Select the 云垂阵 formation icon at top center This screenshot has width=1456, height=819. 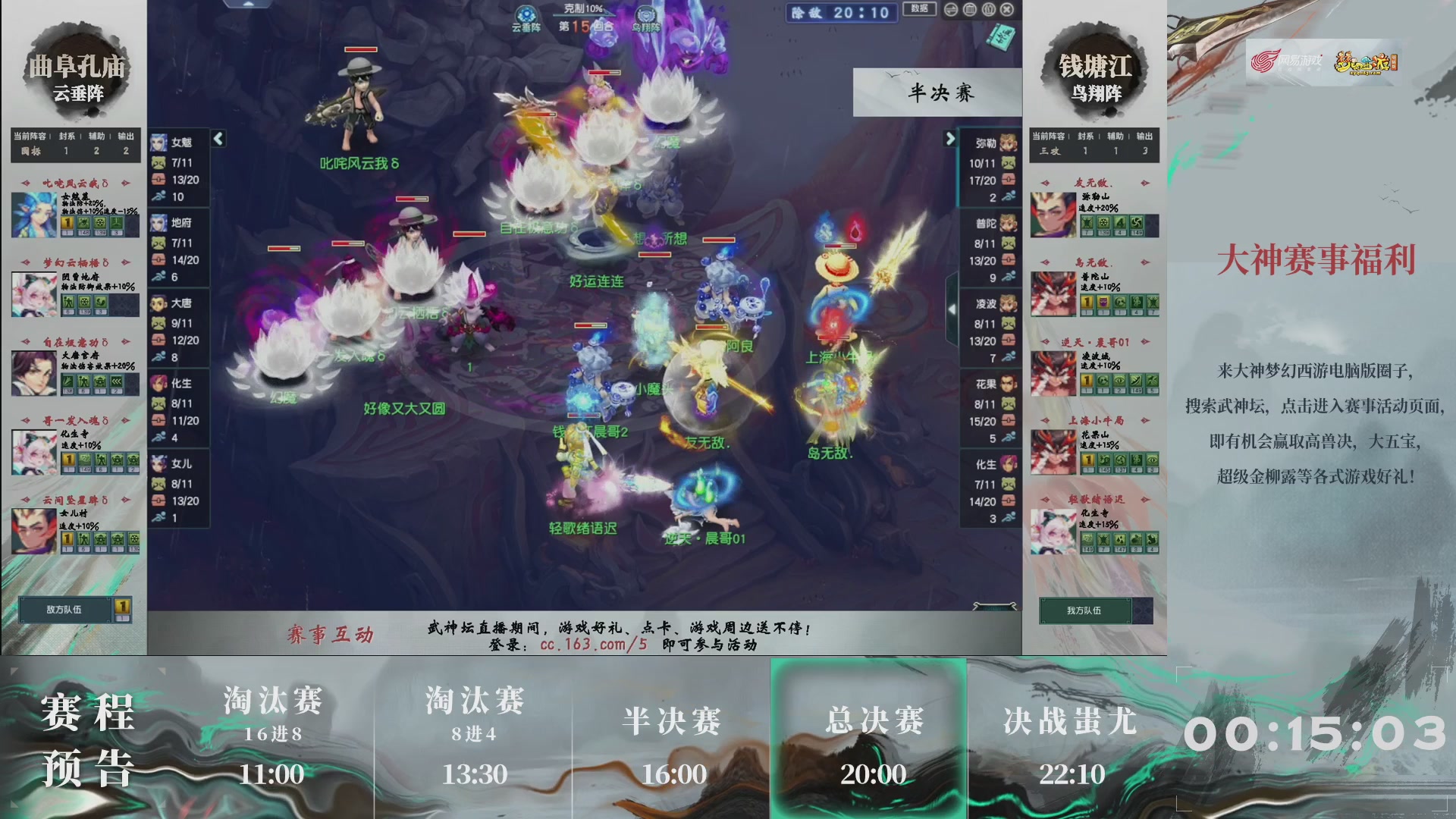(x=526, y=13)
